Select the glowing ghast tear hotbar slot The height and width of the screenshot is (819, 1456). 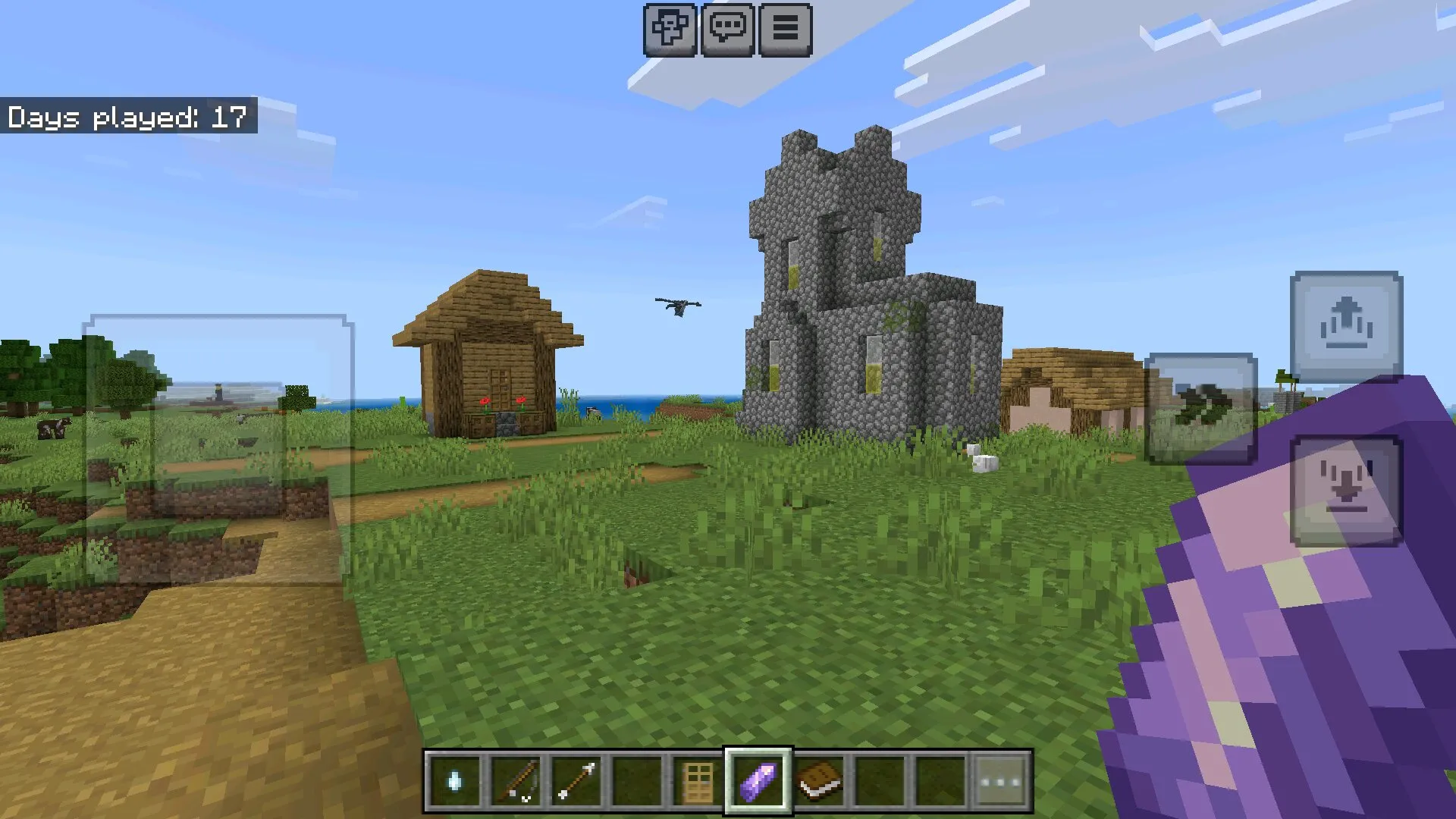pos(454,781)
